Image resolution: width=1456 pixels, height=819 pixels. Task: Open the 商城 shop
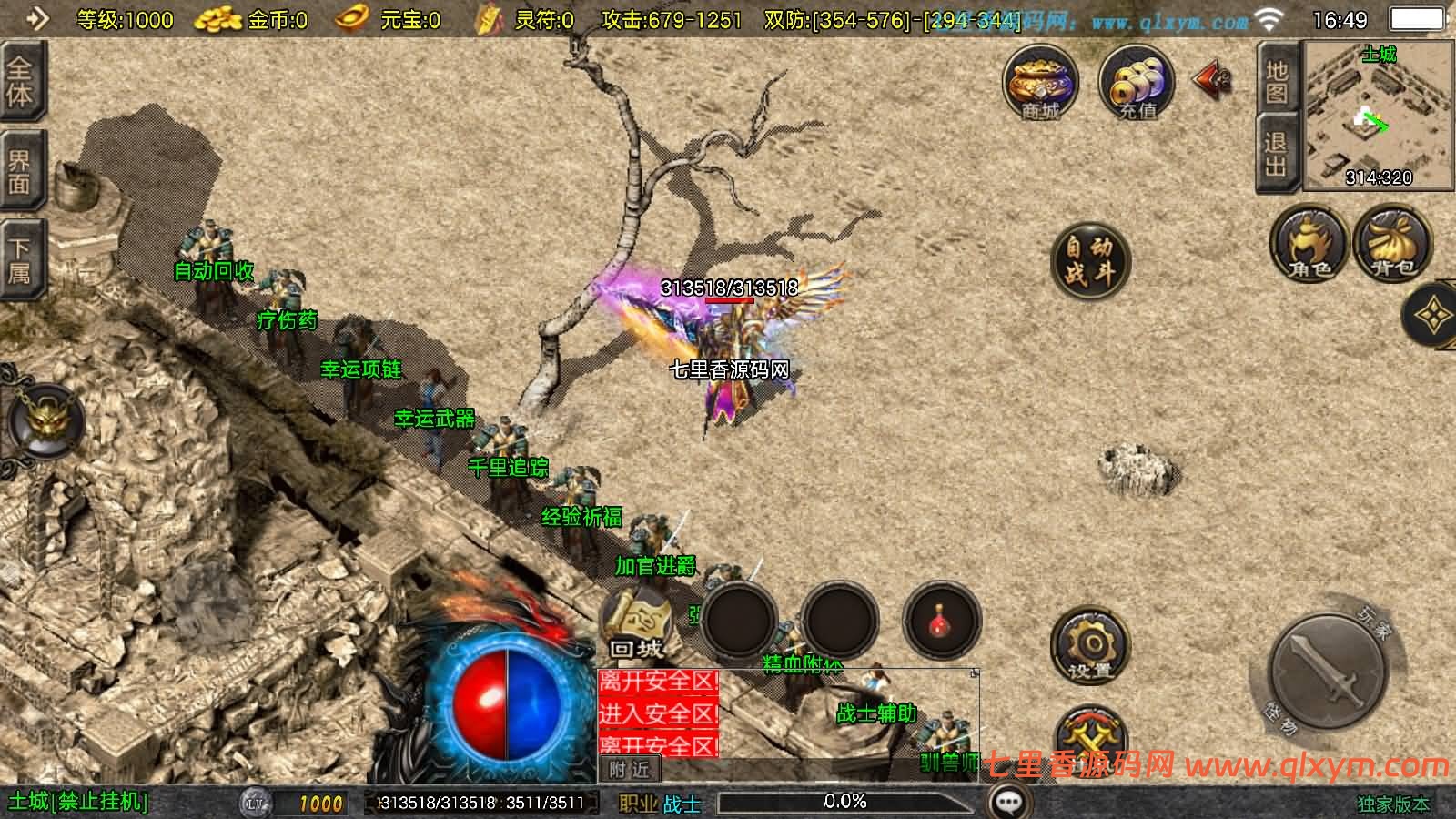(1040, 84)
